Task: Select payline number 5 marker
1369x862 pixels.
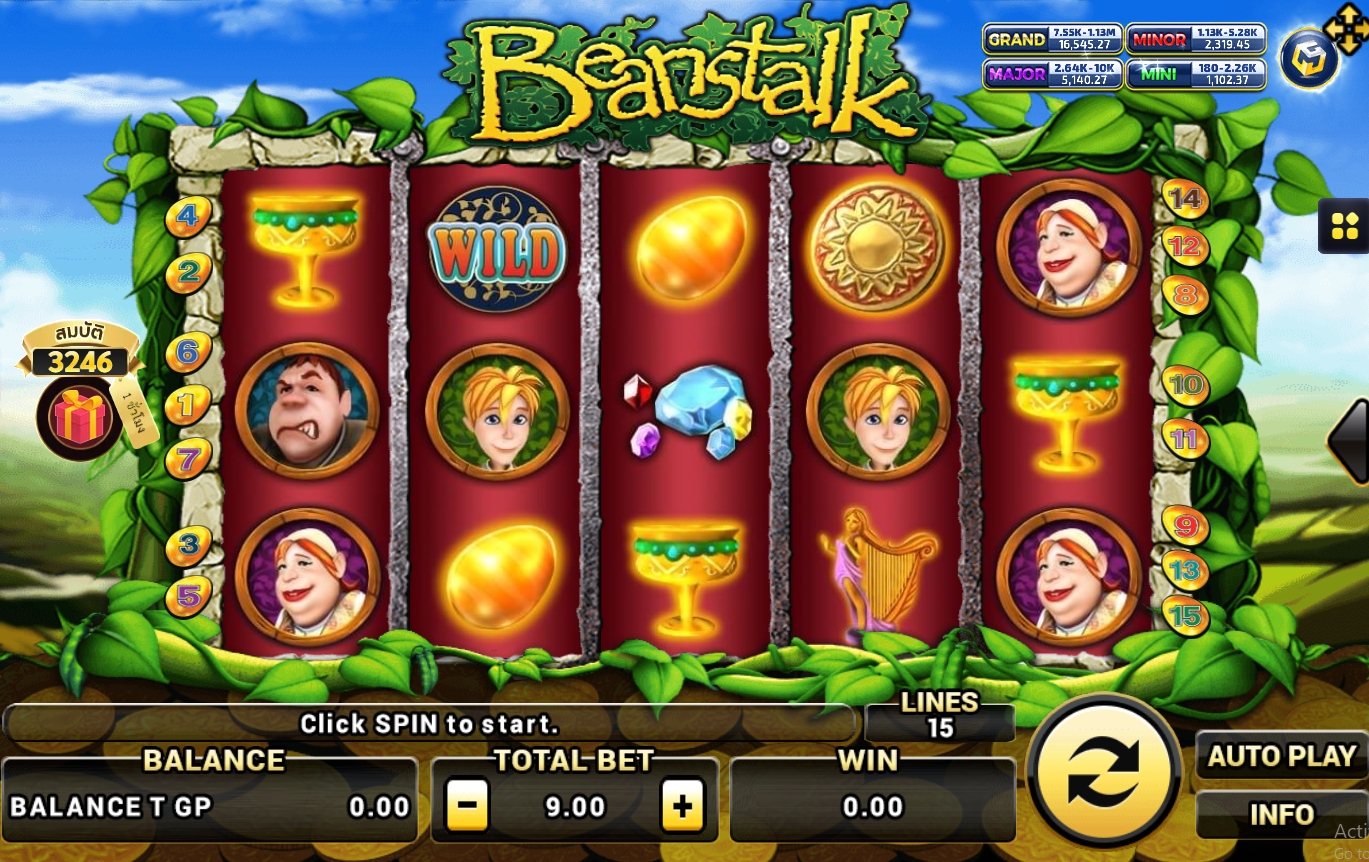Action: [188, 596]
